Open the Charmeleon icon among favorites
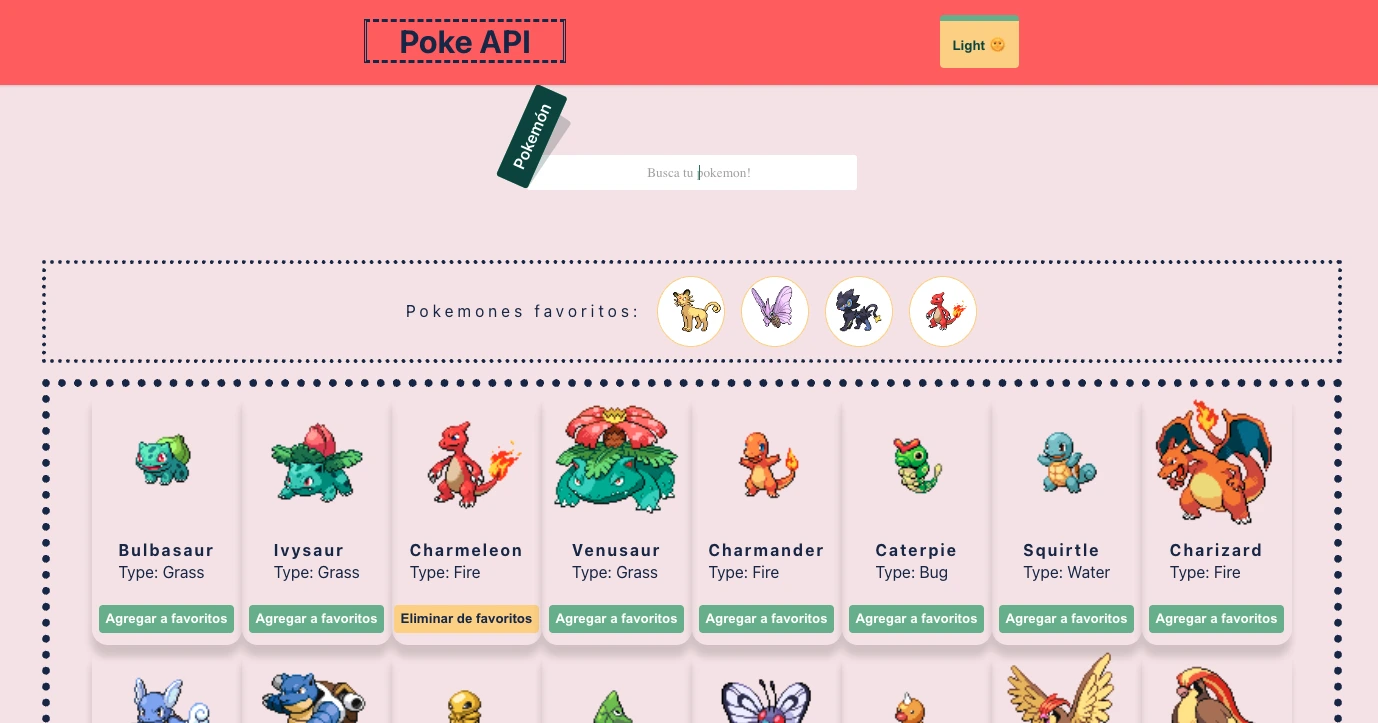This screenshot has width=1378, height=723. click(x=943, y=311)
